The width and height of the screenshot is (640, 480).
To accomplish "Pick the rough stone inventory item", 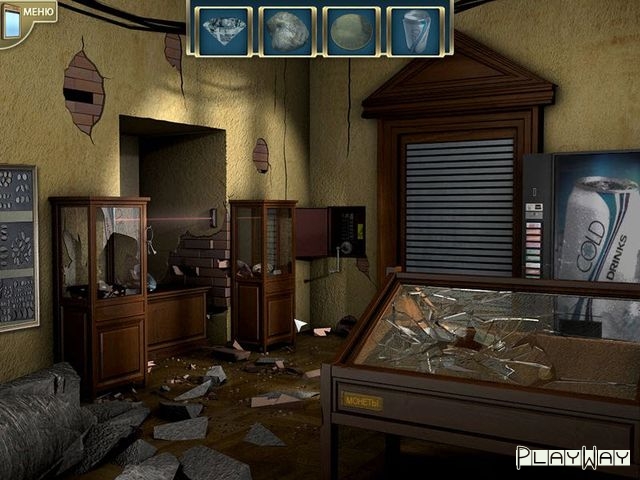I will 286,31.
